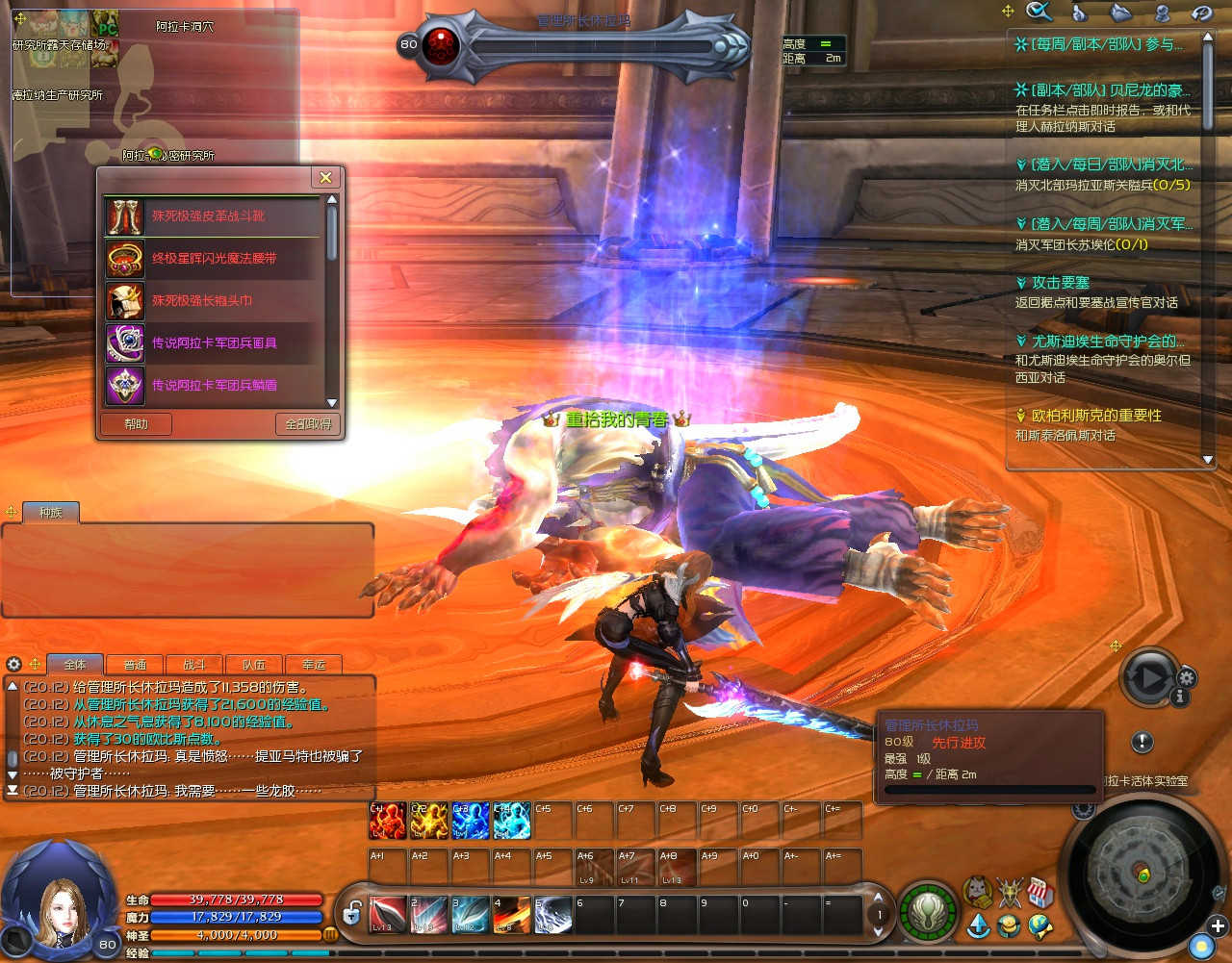Select the 攻击要塞 quest in tracker
This screenshot has width=1232, height=963.
point(1061,283)
